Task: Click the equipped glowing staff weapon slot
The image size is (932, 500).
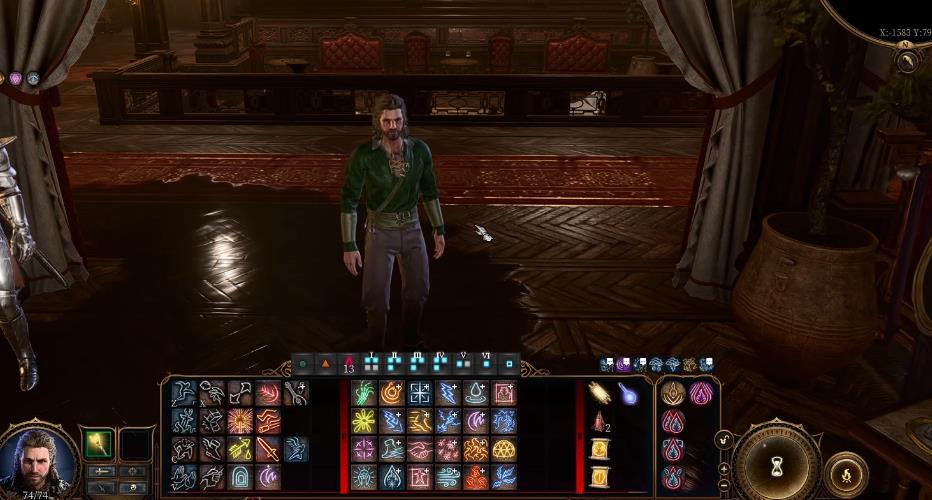Action: tap(99, 443)
